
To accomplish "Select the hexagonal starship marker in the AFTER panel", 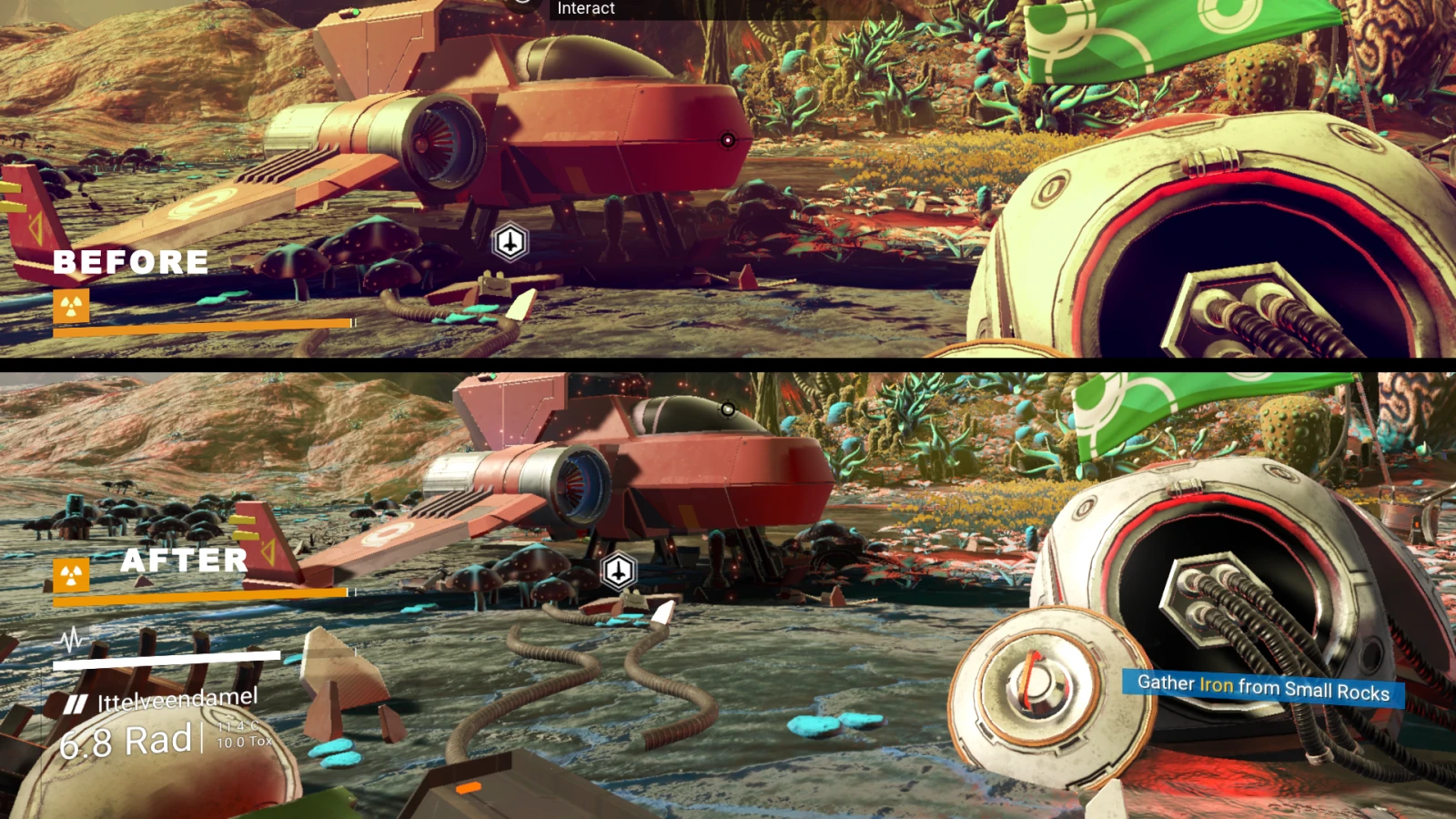I will 619,571.
